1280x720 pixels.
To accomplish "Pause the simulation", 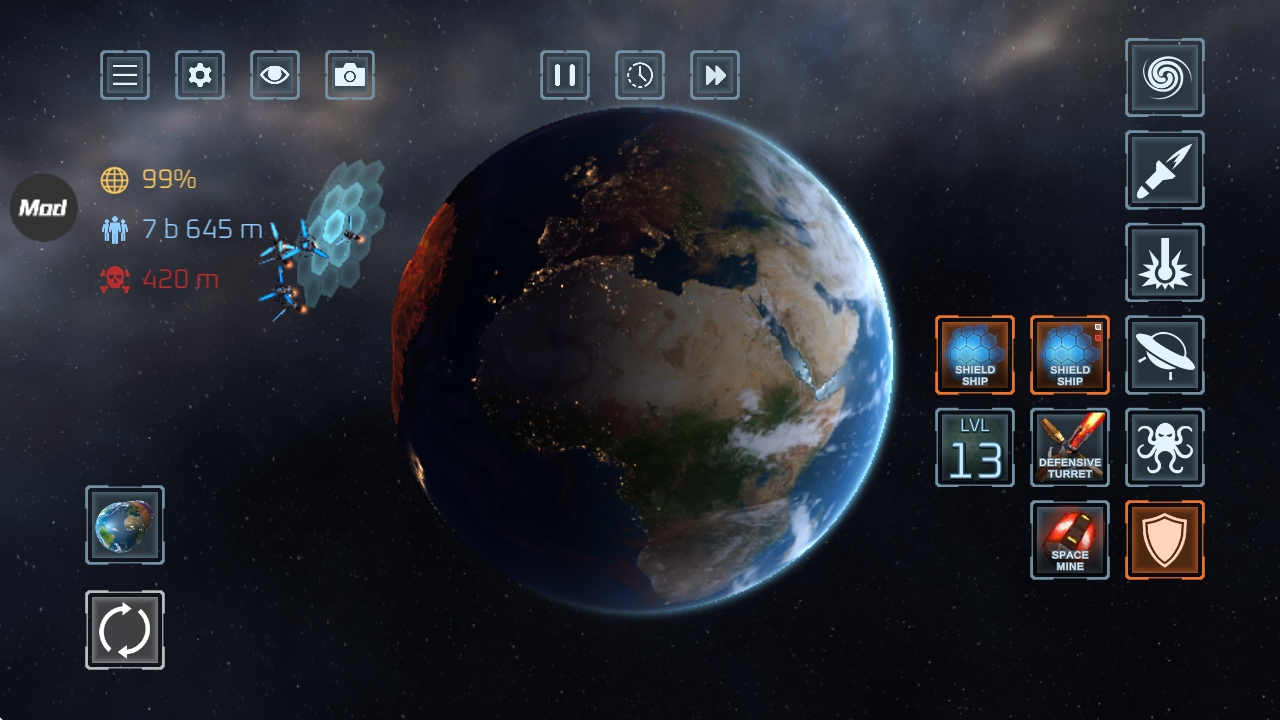I will click(565, 75).
